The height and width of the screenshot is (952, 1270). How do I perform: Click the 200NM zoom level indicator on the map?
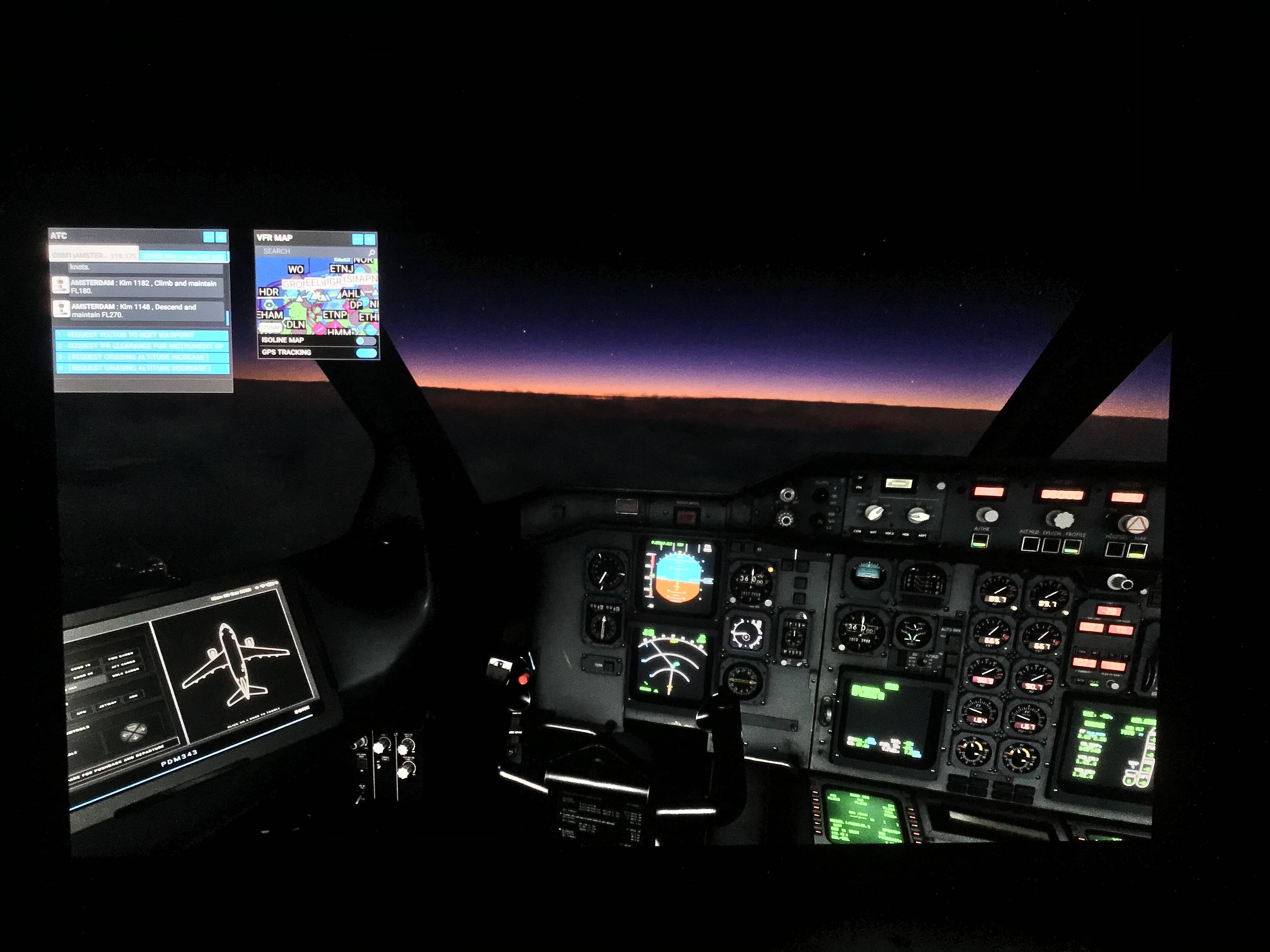pos(270,328)
